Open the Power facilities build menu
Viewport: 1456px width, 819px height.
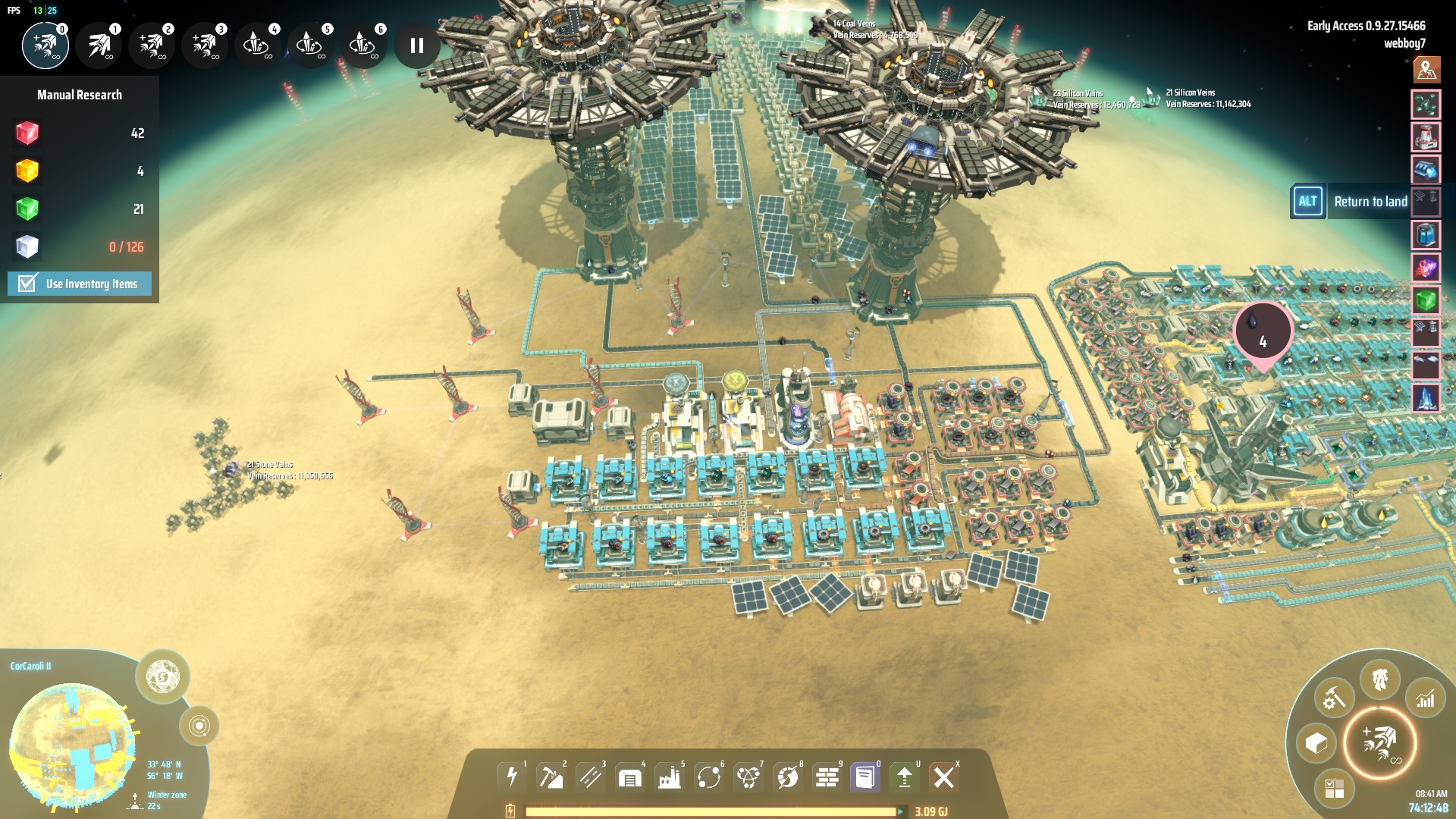[512, 776]
